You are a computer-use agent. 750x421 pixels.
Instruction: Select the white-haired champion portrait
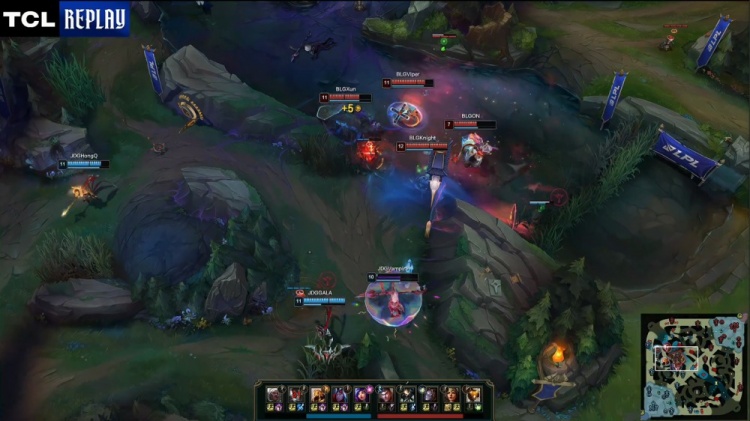(x=274, y=394)
